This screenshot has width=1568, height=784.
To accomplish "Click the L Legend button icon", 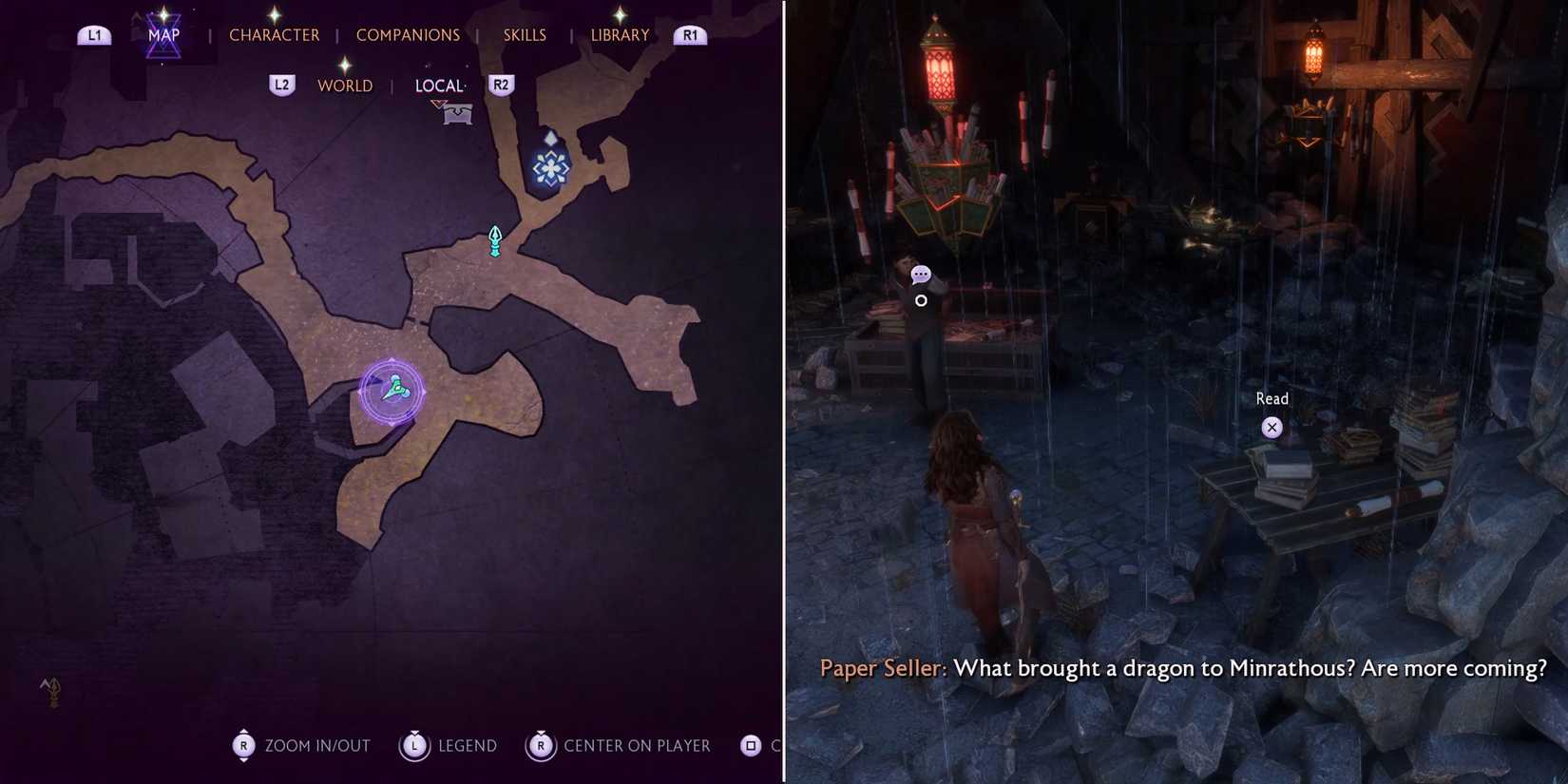I will coord(413,746).
